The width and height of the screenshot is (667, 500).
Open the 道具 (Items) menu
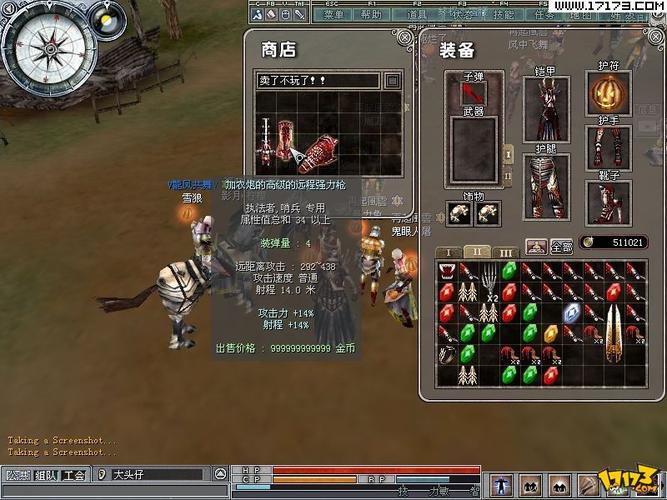pyautogui.click(x=418, y=15)
